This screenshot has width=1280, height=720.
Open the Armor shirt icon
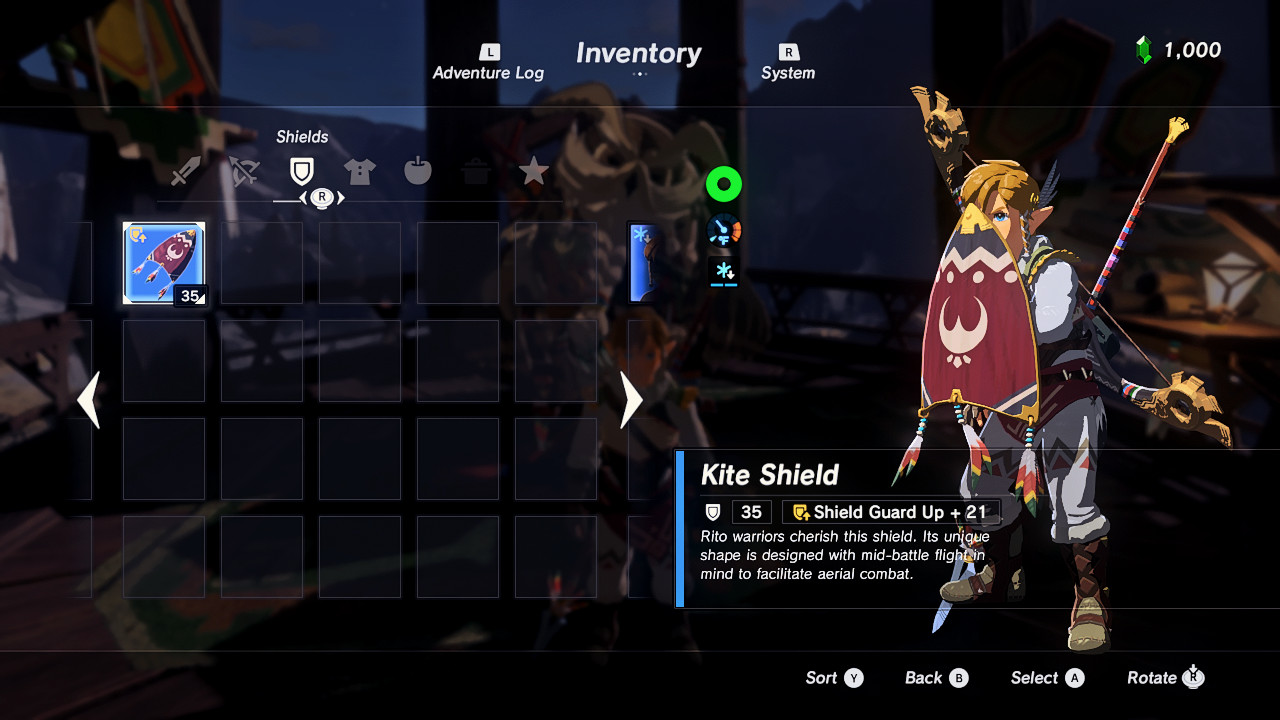(x=359, y=170)
